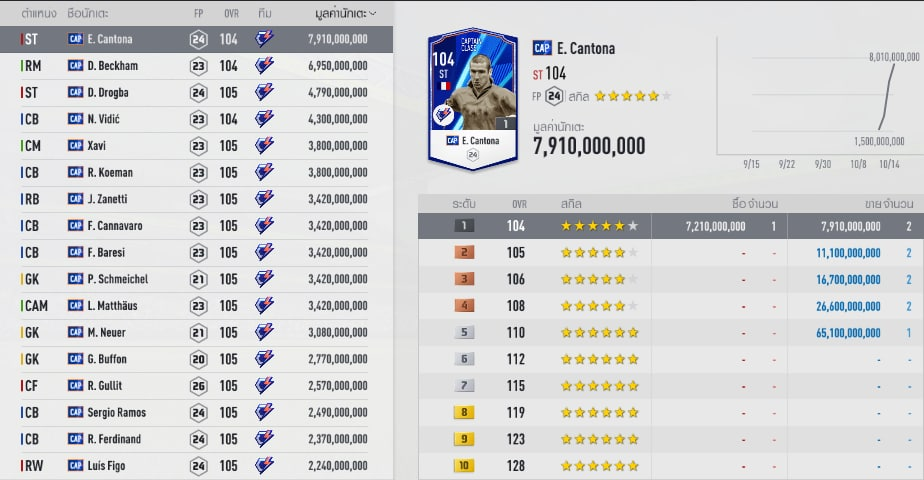The image size is (924, 480).
Task: Click the E. Cantona player card
Action: pyautogui.click(x=472, y=99)
